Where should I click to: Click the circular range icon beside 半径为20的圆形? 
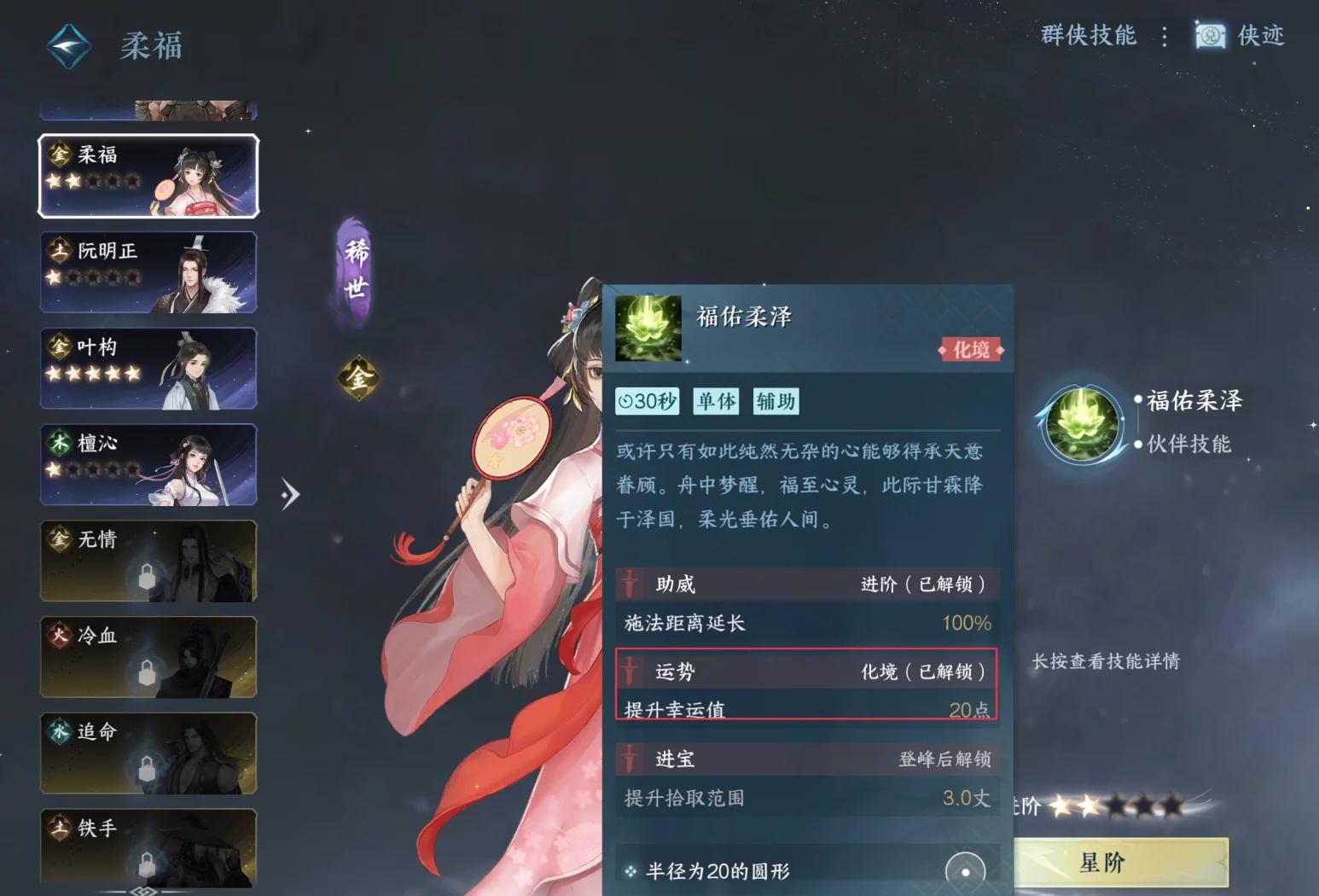click(x=967, y=869)
